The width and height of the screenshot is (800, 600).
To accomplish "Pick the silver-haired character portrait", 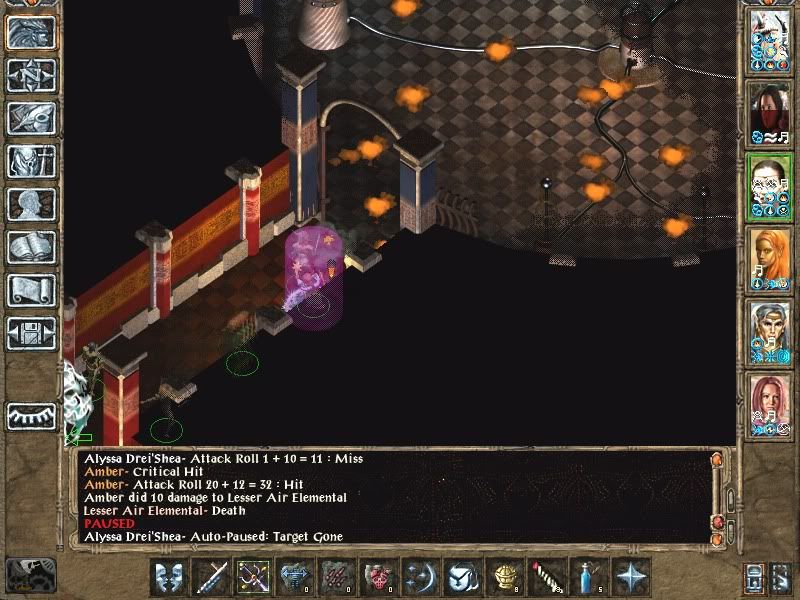I will [771, 332].
